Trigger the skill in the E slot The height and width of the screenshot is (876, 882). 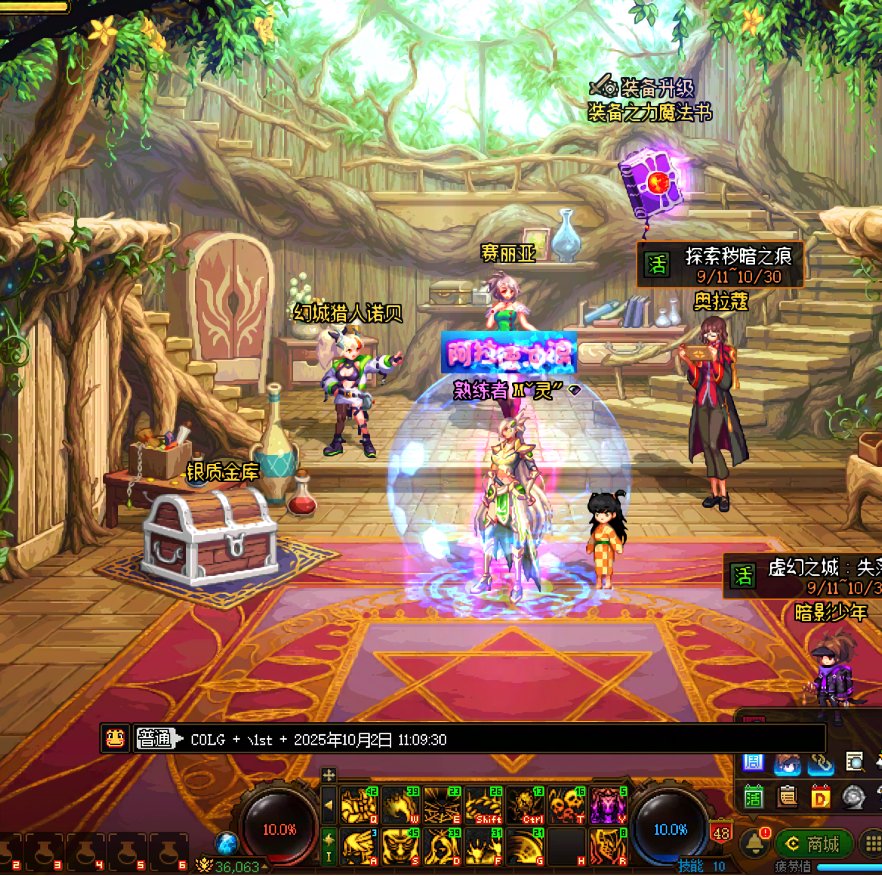pyautogui.click(x=442, y=805)
